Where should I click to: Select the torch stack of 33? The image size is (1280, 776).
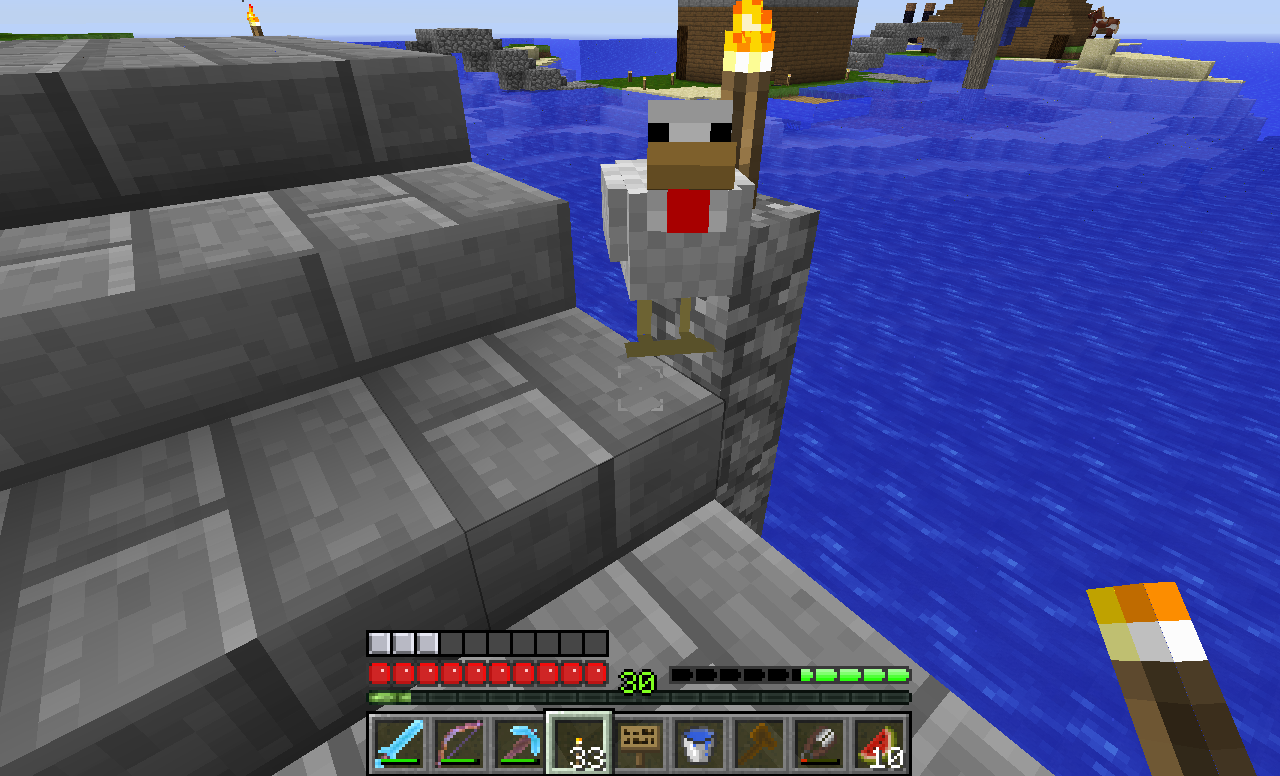[x=578, y=744]
